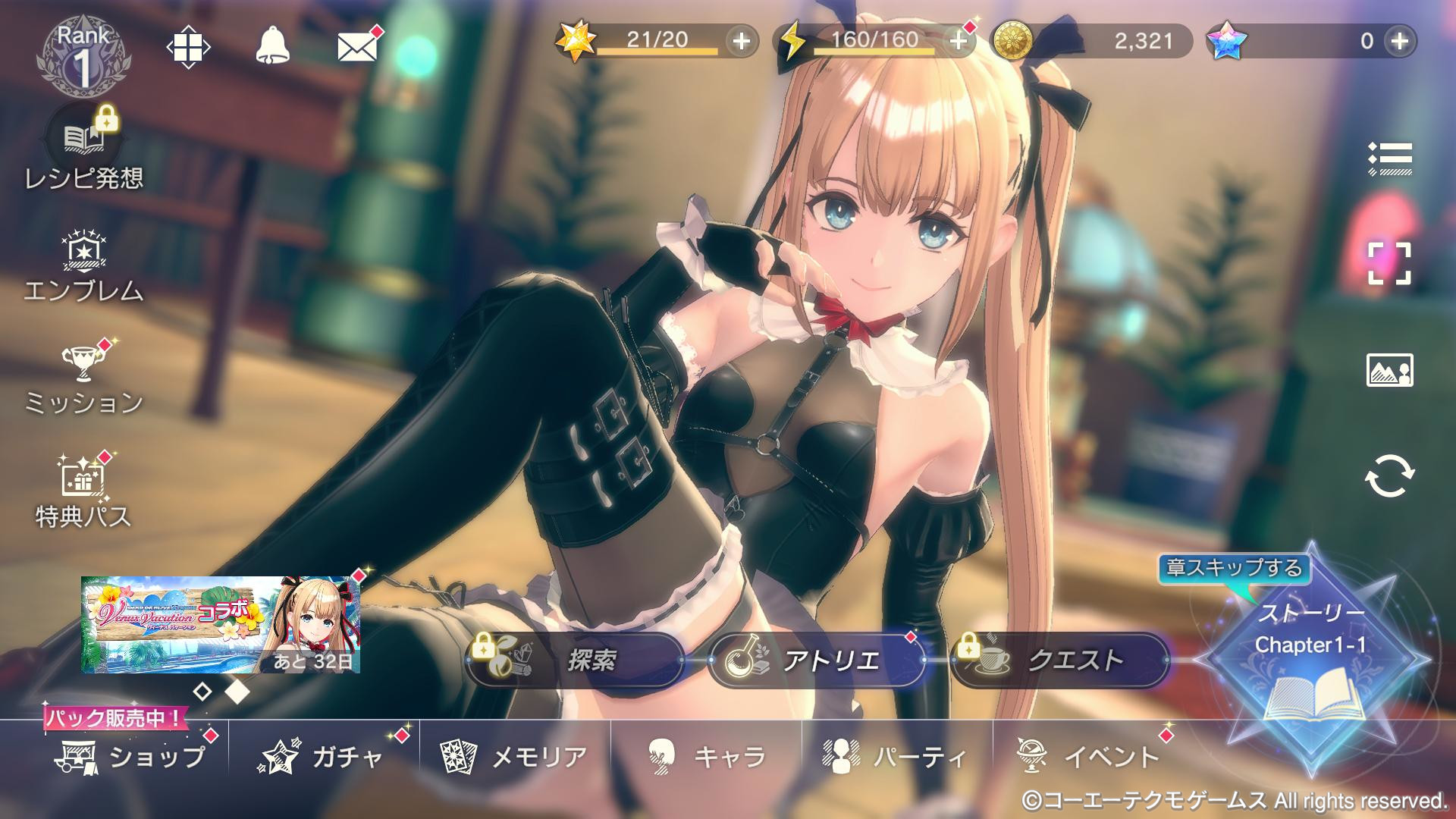
Task: Open the メモリア menu
Action: (x=516, y=757)
